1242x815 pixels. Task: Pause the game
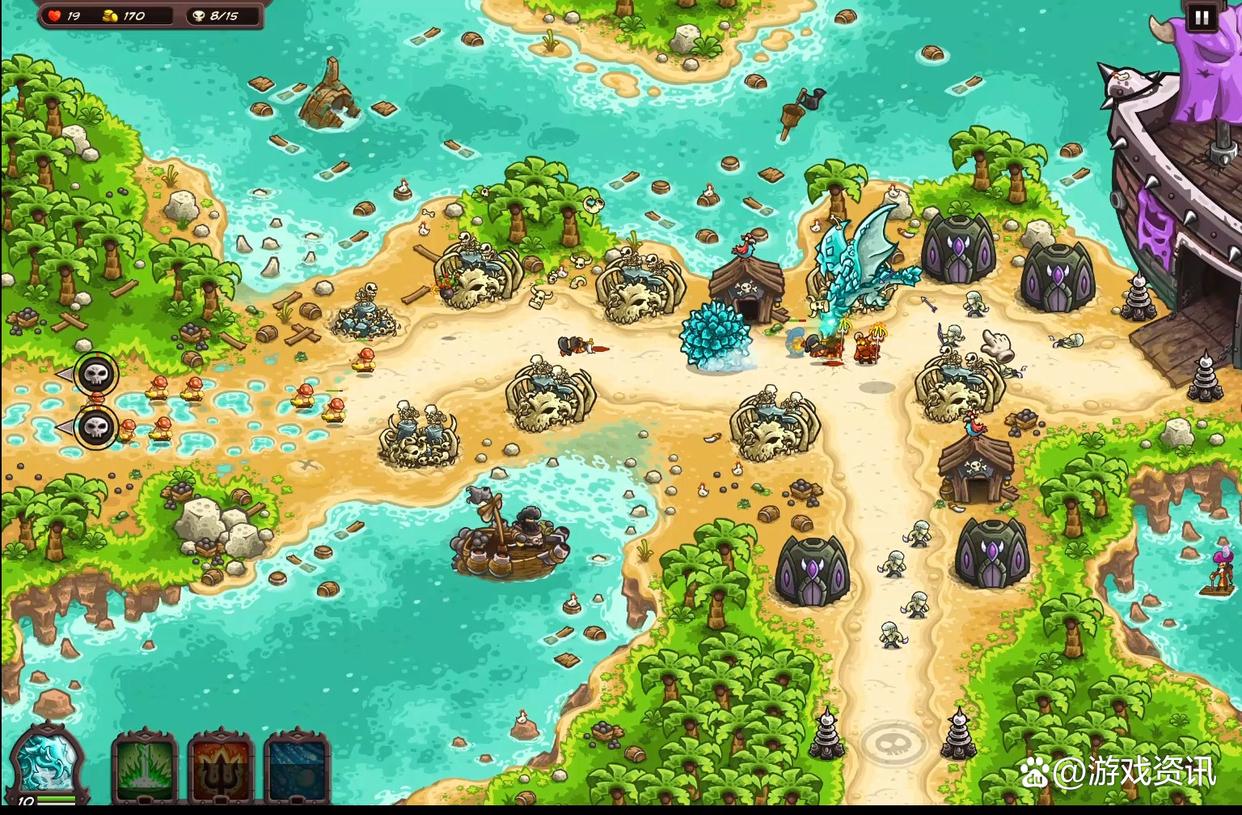point(1200,16)
